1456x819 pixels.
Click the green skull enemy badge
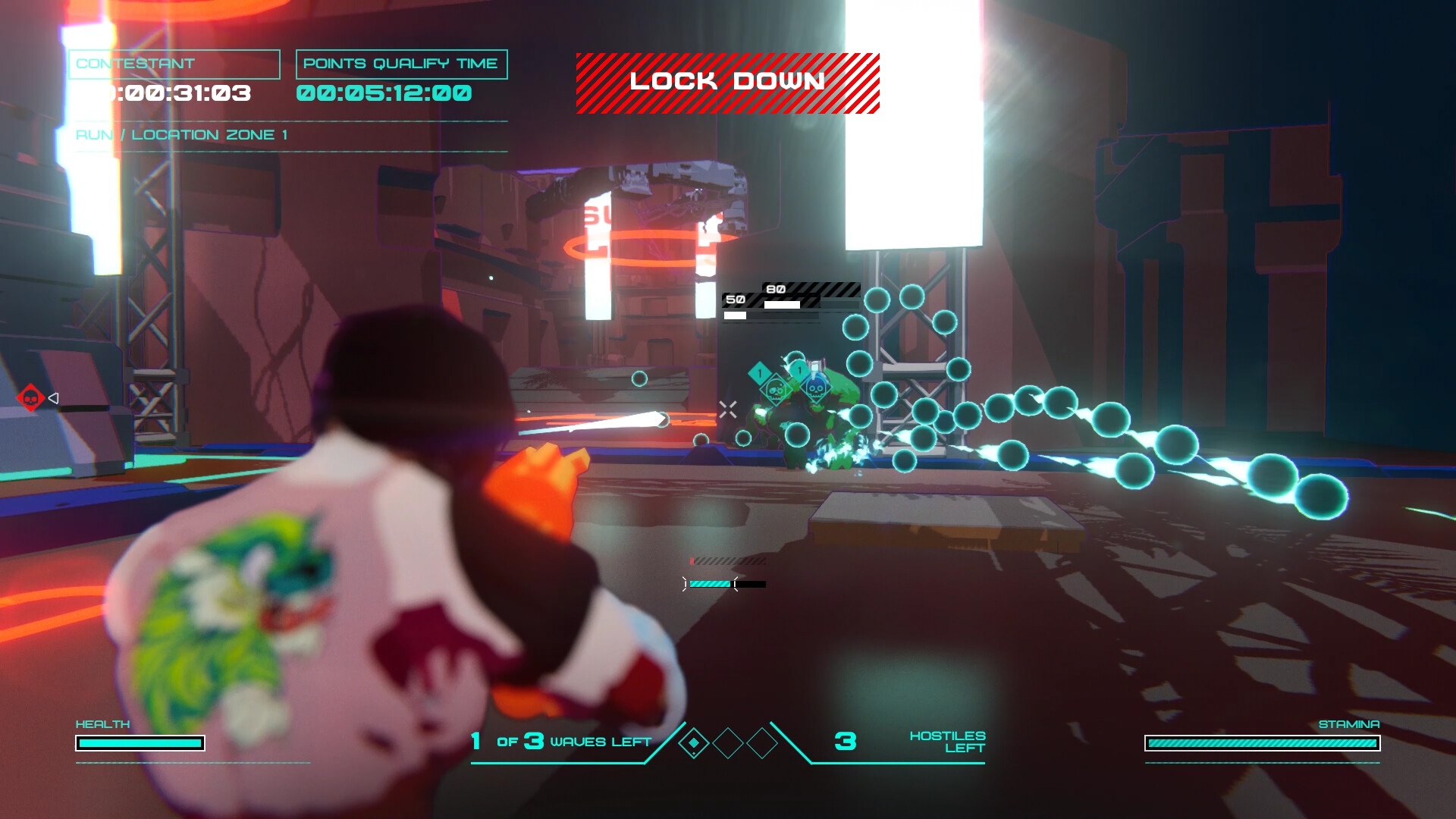[777, 390]
